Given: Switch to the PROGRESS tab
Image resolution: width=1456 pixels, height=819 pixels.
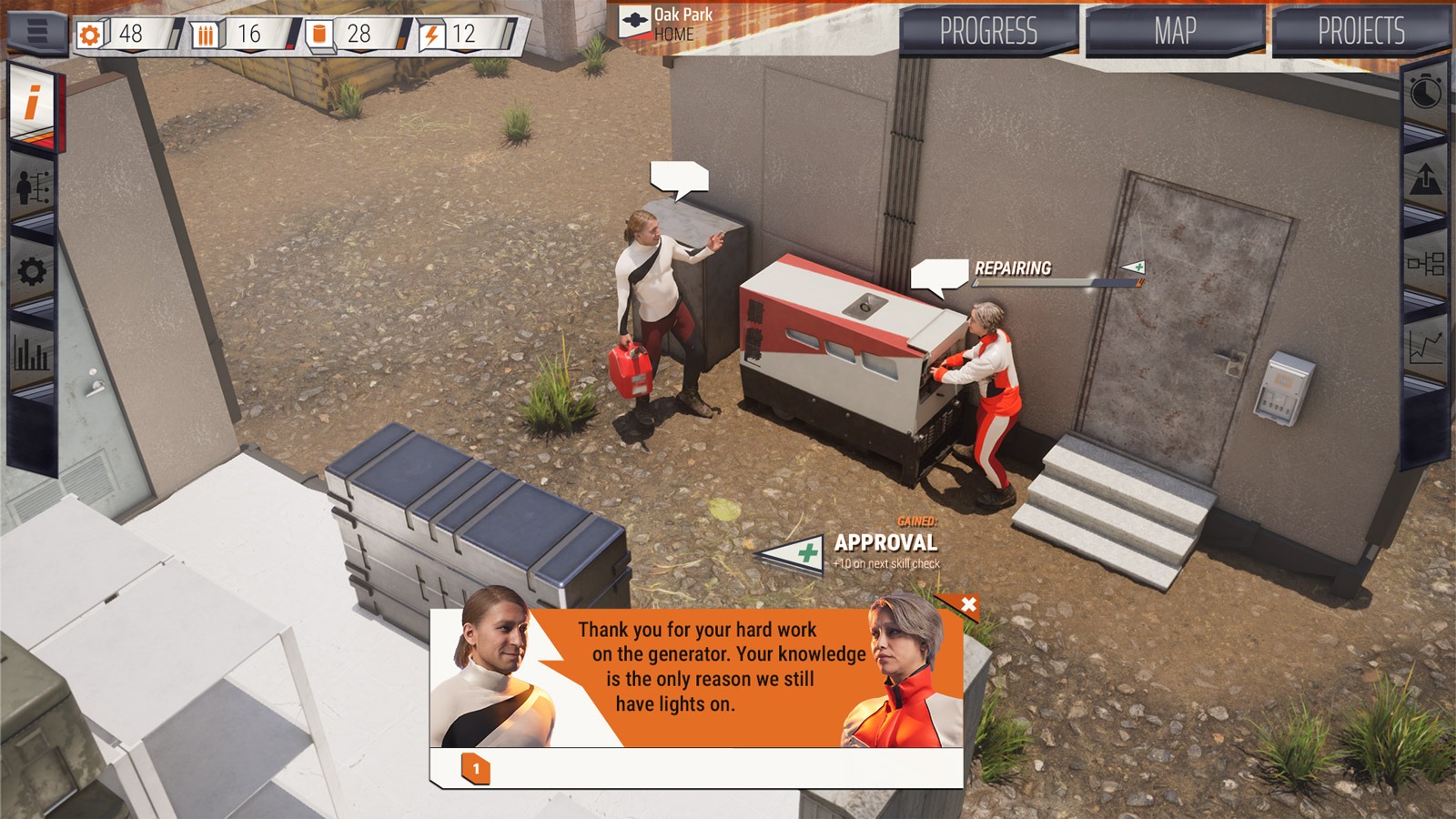Looking at the screenshot, I should click(988, 29).
